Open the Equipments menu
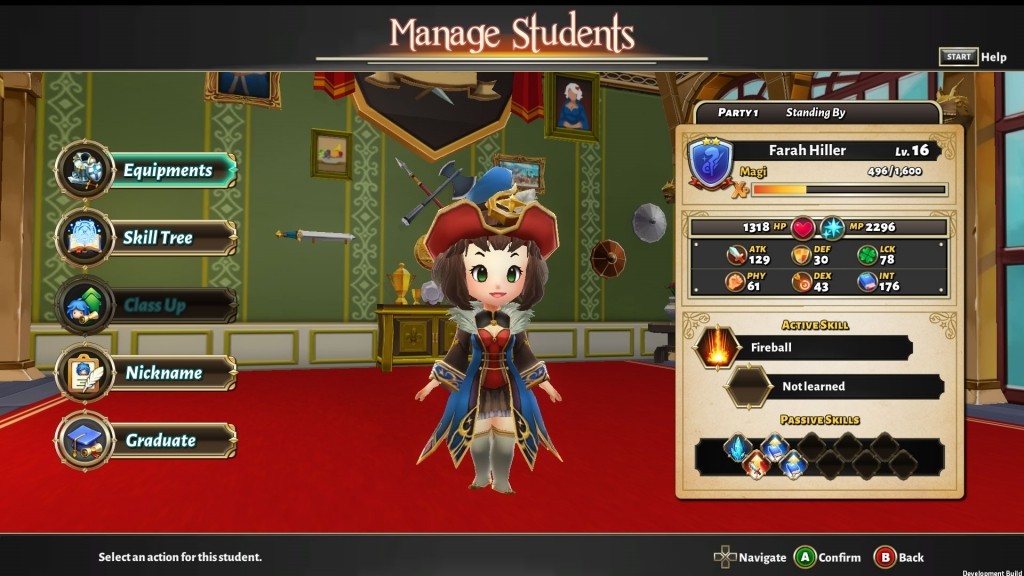 pyautogui.click(x=166, y=170)
